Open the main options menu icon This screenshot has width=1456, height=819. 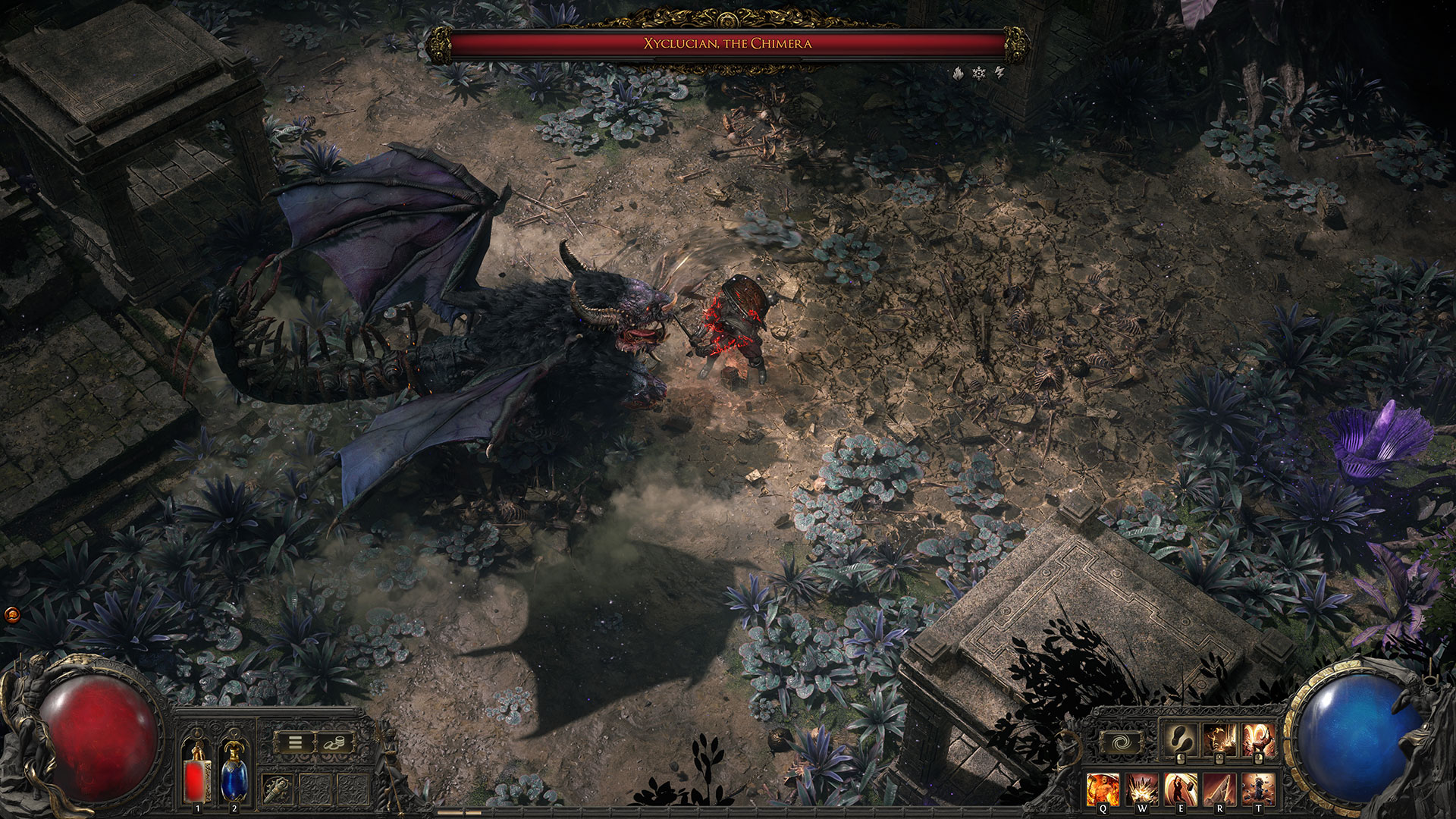click(295, 742)
